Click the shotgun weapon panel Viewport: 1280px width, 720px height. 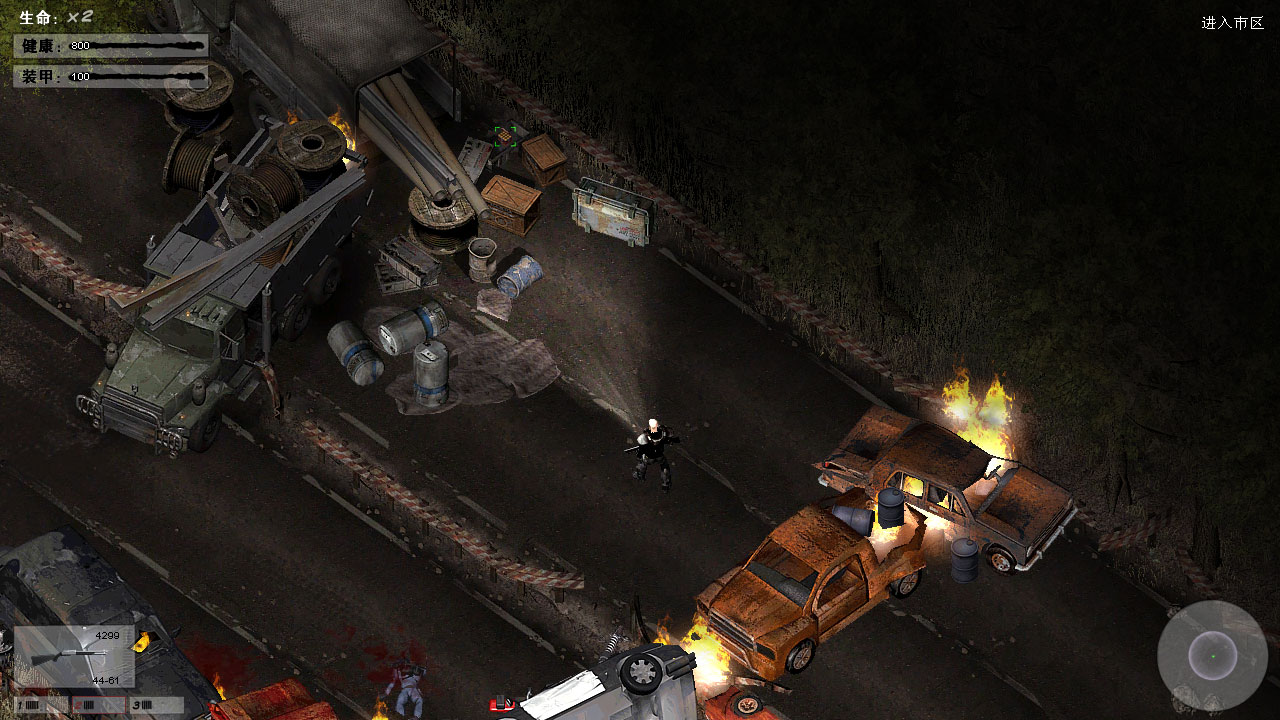click(x=74, y=655)
